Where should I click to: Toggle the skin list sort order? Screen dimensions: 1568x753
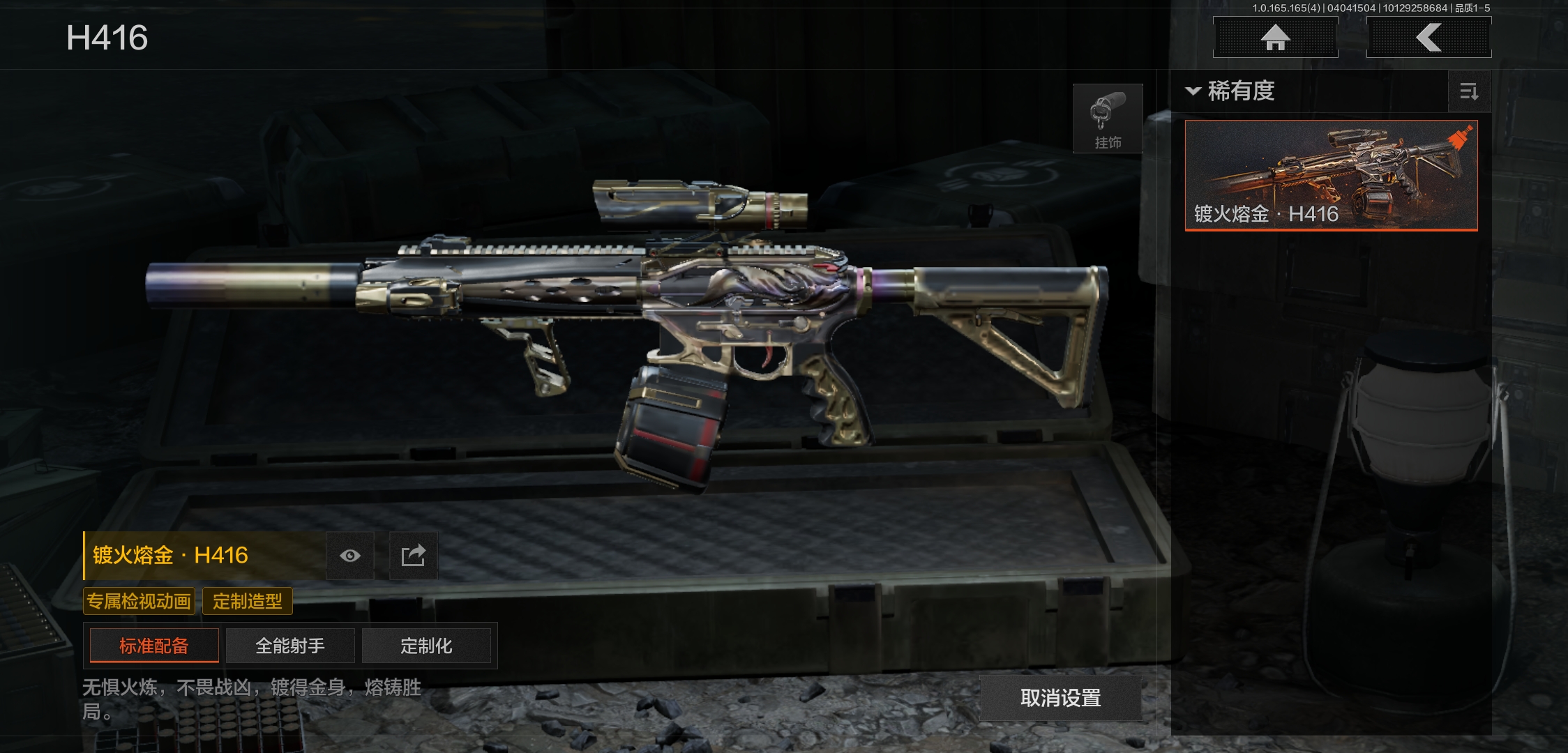[x=1469, y=91]
